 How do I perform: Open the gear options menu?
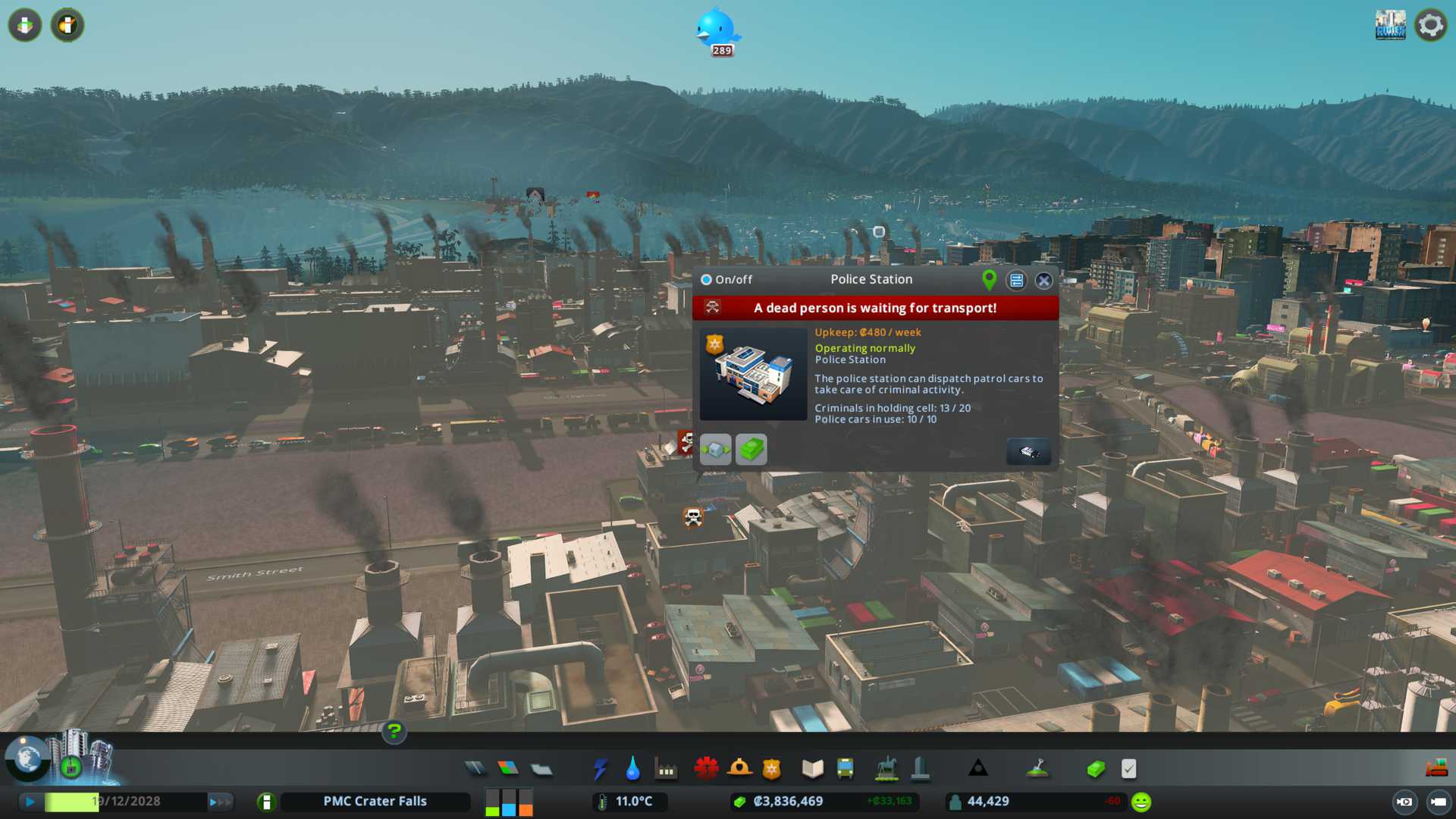click(x=1430, y=25)
